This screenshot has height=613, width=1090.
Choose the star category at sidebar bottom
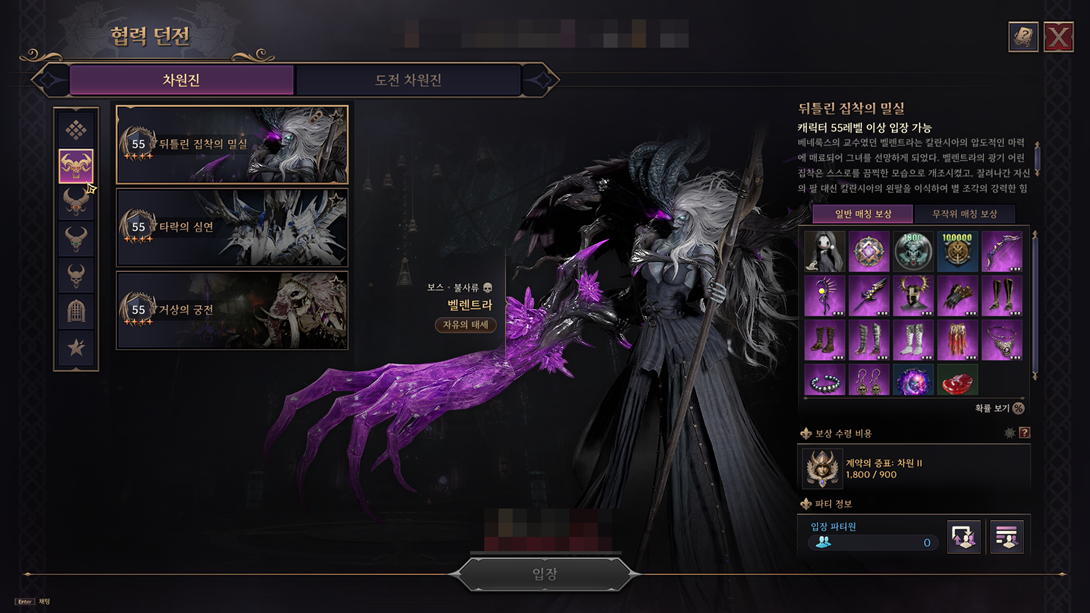[x=76, y=348]
